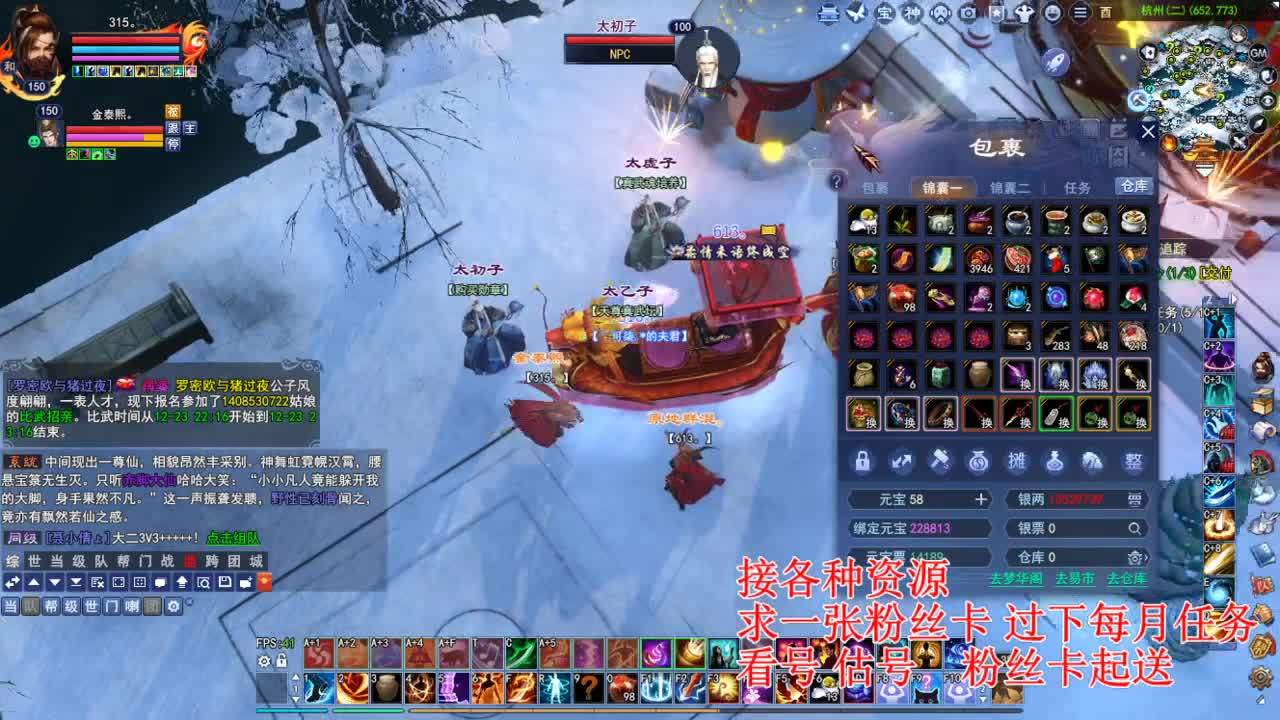
Task: Open the camera screenshot icon on the top bar
Action: pos(966,14)
